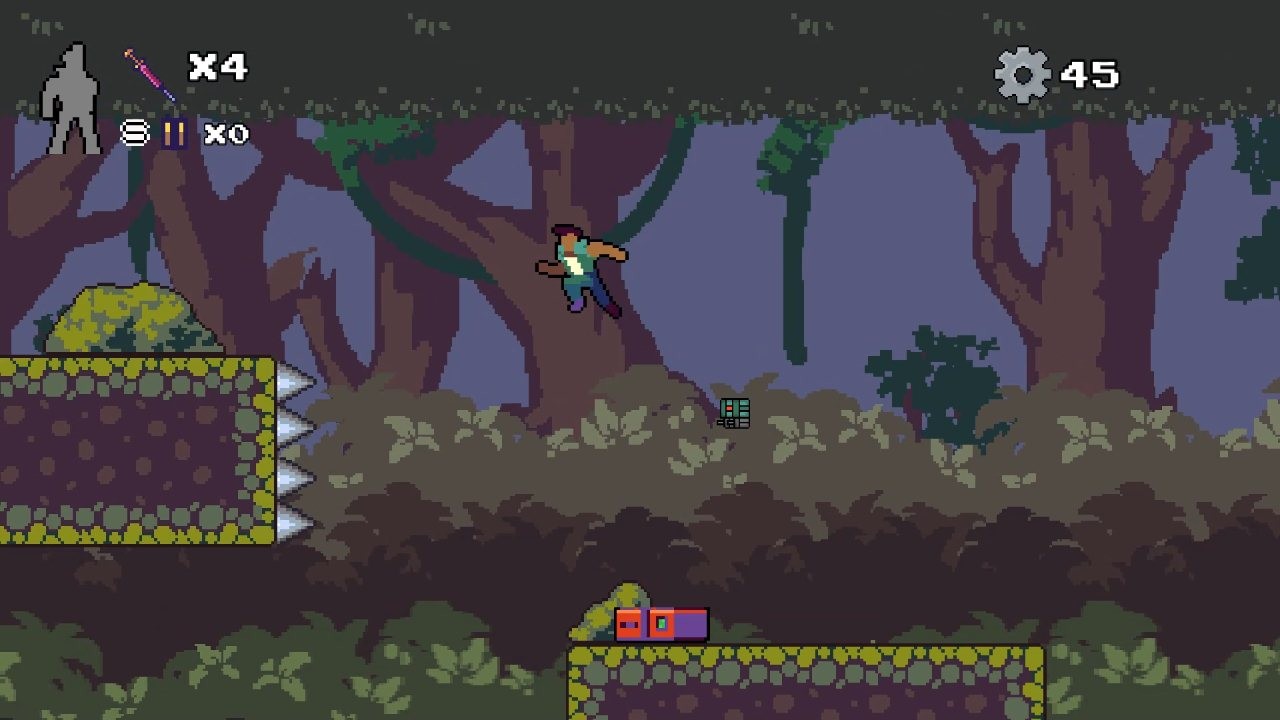Image resolution: width=1280 pixels, height=720 pixels.
Task: Click the gear counter showing 45
Action: pyautogui.click(x=1060, y=73)
